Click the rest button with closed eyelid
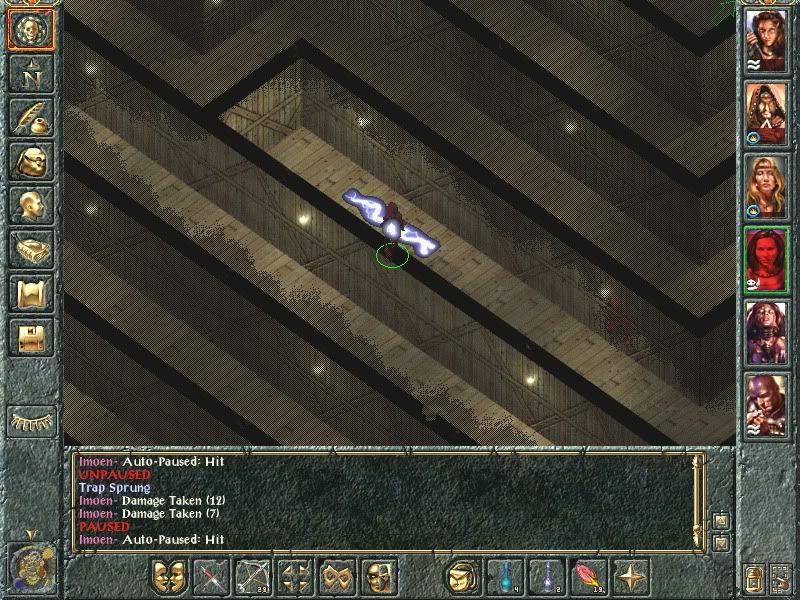The image size is (800, 600). pyautogui.click(x=30, y=420)
